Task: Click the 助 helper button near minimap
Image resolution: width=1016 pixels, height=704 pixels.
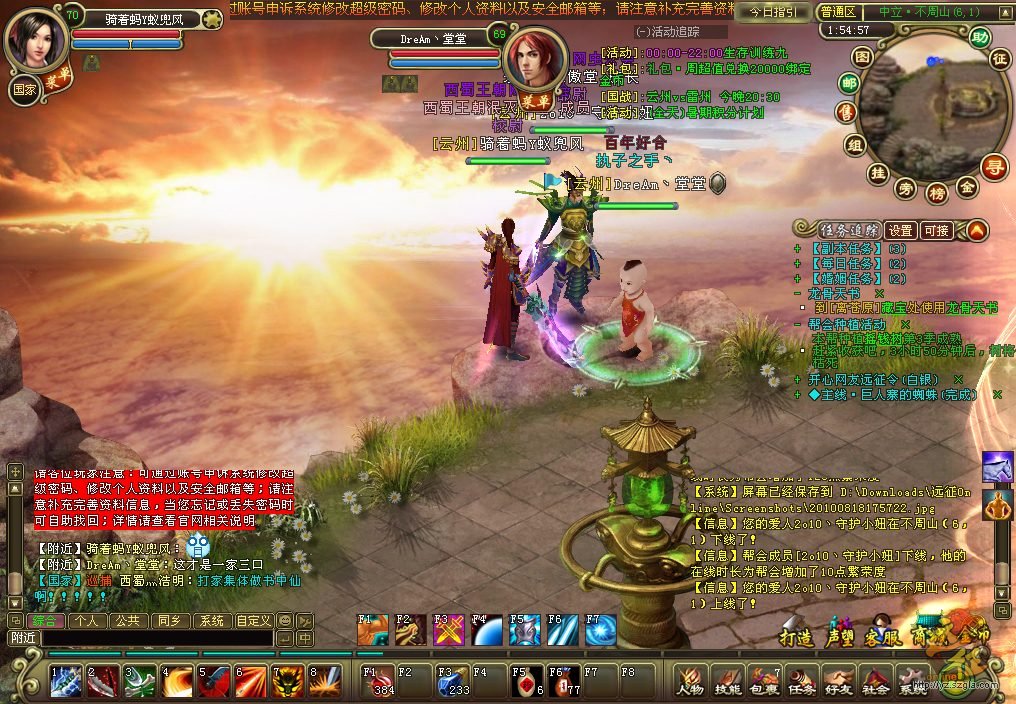Action: pos(980,38)
